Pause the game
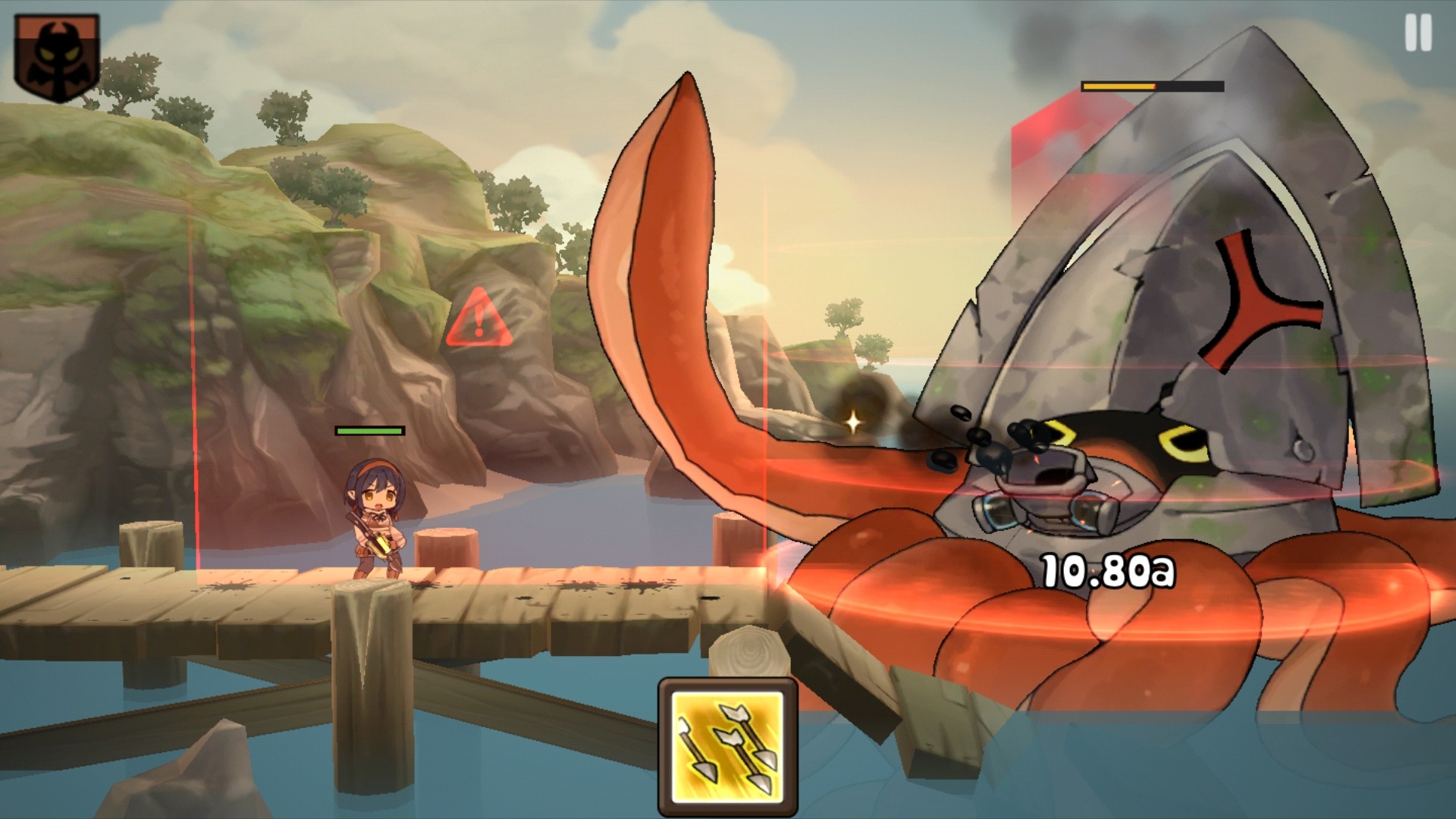 1417,34
